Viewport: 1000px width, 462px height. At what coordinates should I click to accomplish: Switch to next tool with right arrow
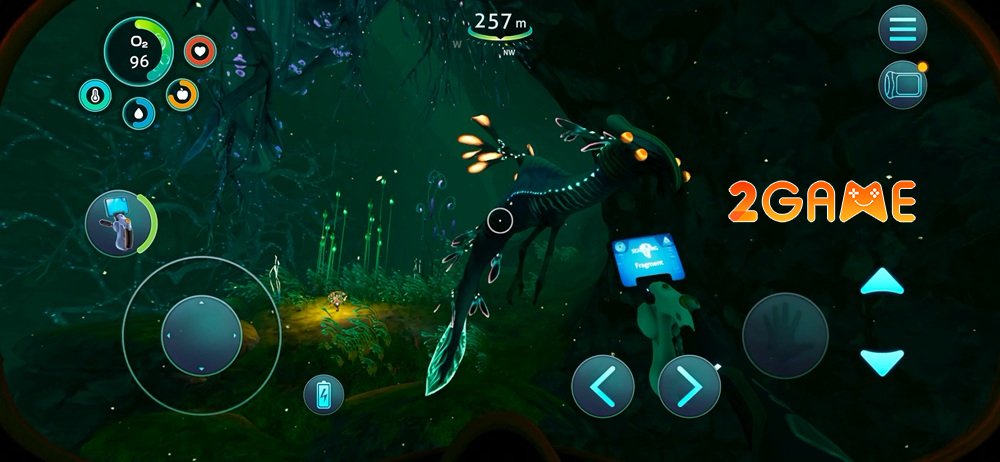pos(688,386)
